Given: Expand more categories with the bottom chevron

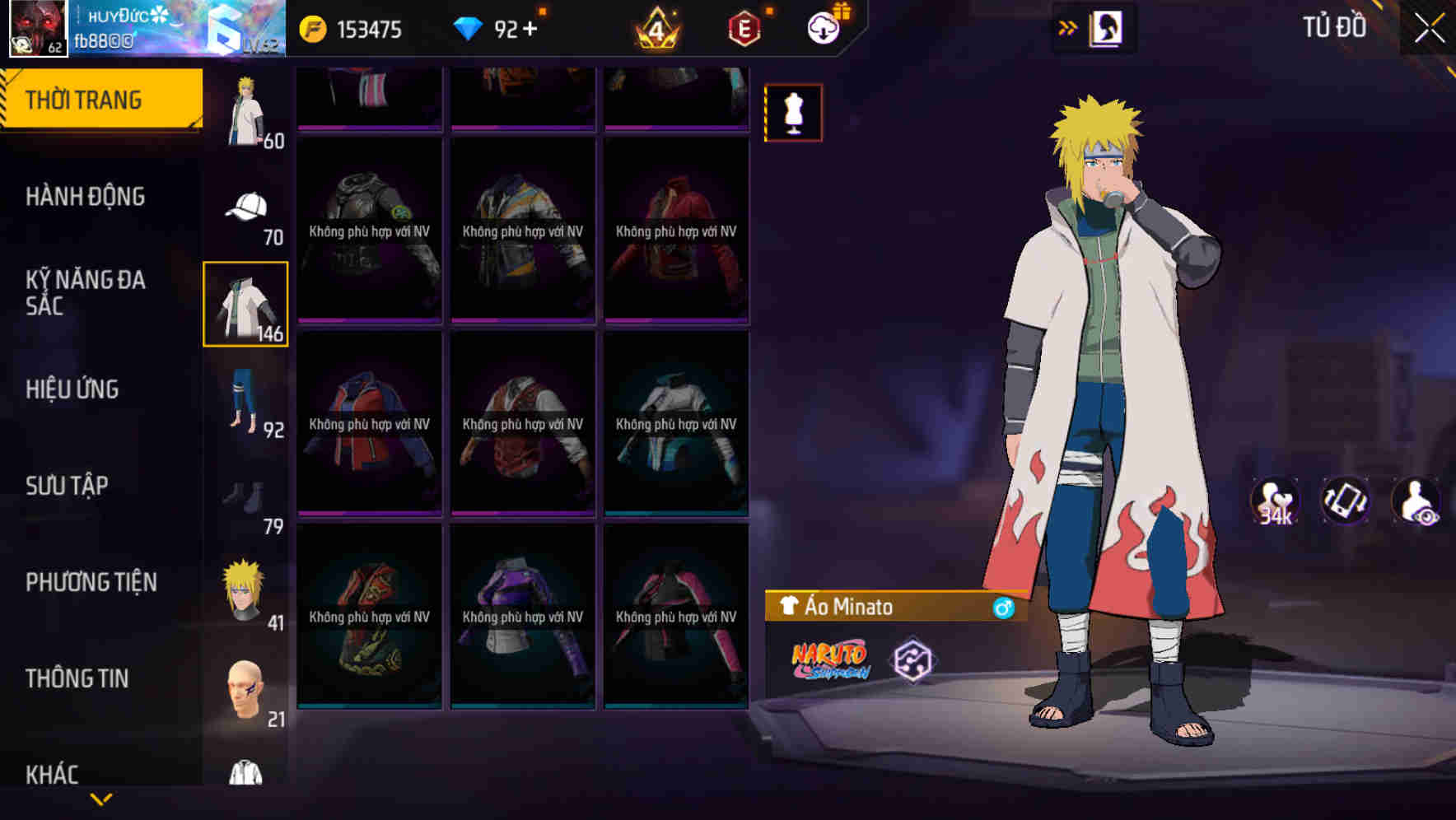Looking at the screenshot, I should click(x=101, y=800).
